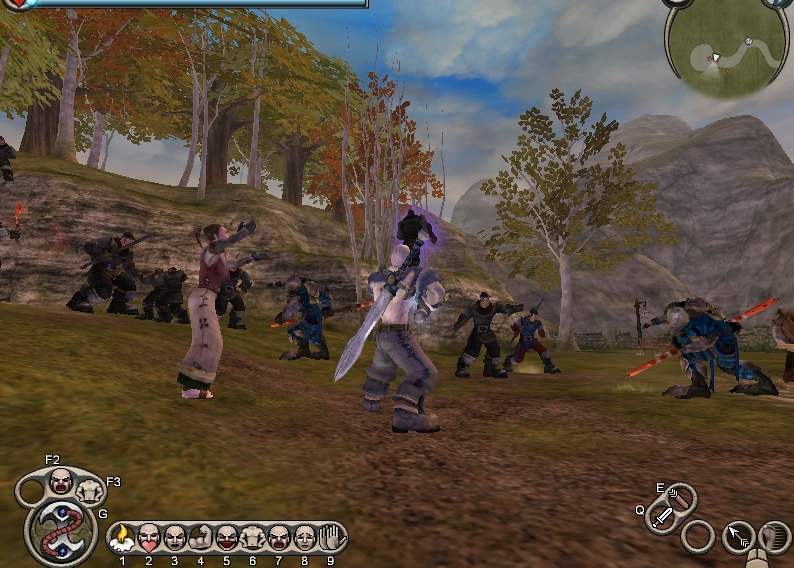Choose the laughing face expression in slot 5
This screenshot has height=568, width=794.
coord(227,538)
